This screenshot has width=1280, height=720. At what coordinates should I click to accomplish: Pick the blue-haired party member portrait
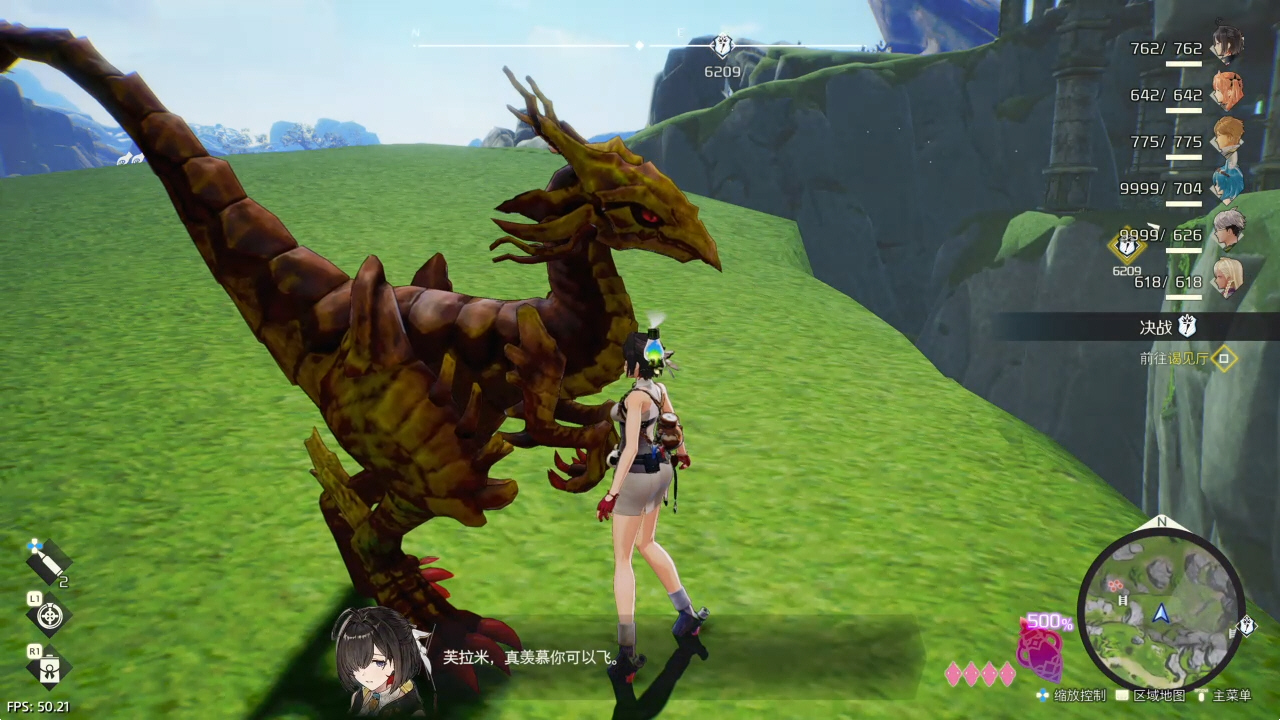pos(1227,184)
